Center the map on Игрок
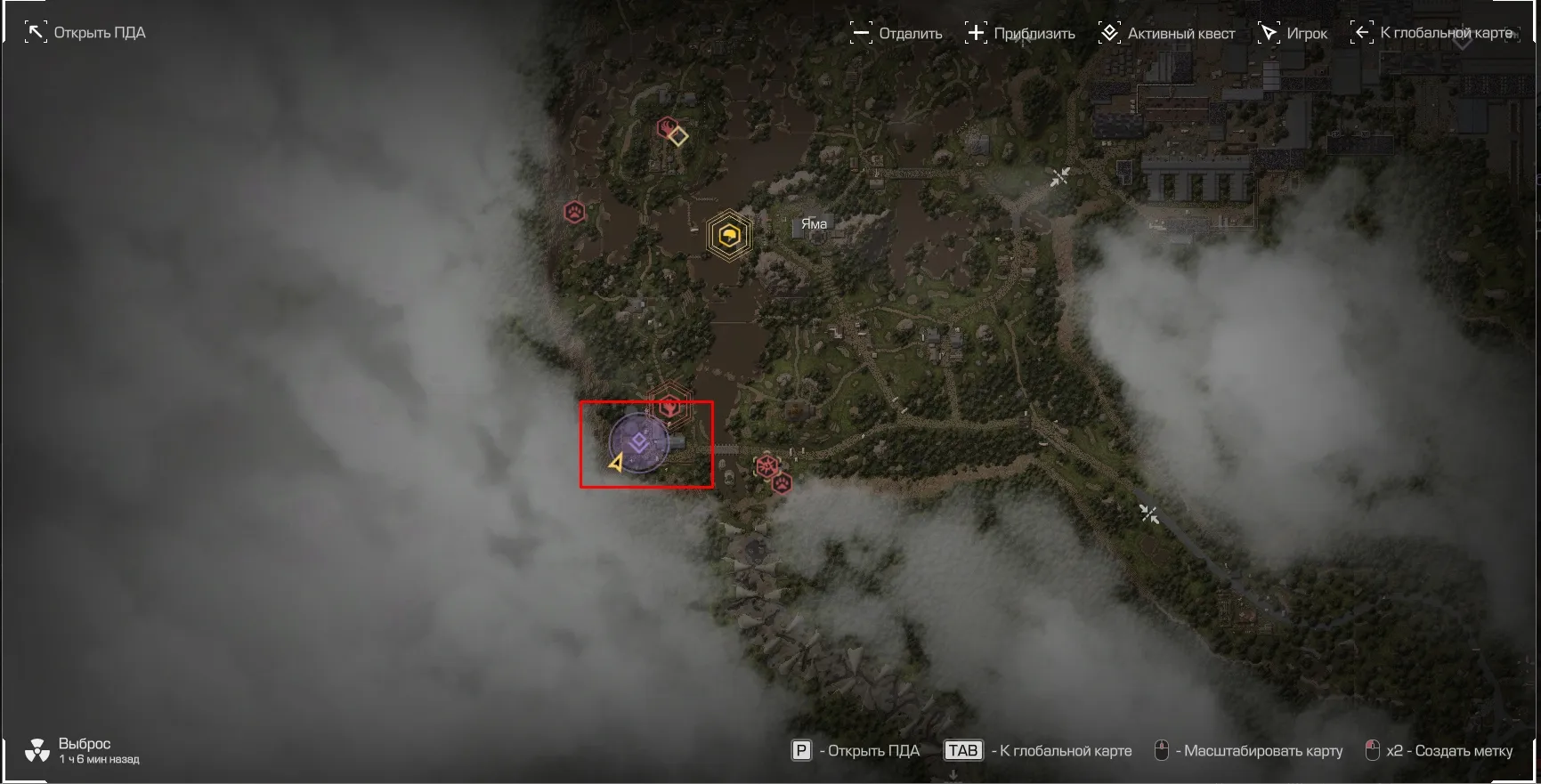Screen dimensions: 1541x784 [1293, 34]
